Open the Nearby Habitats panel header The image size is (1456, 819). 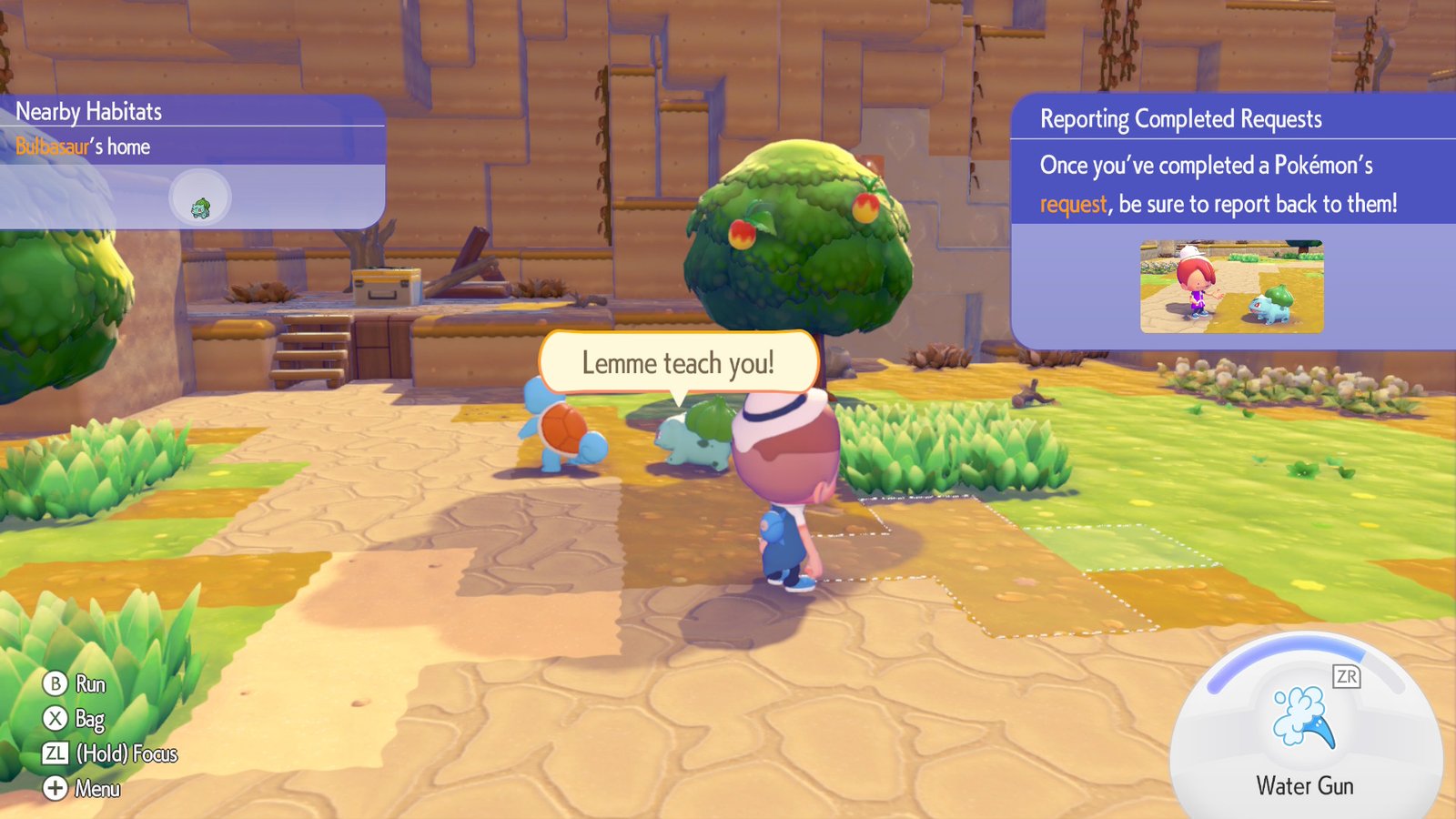click(89, 112)
